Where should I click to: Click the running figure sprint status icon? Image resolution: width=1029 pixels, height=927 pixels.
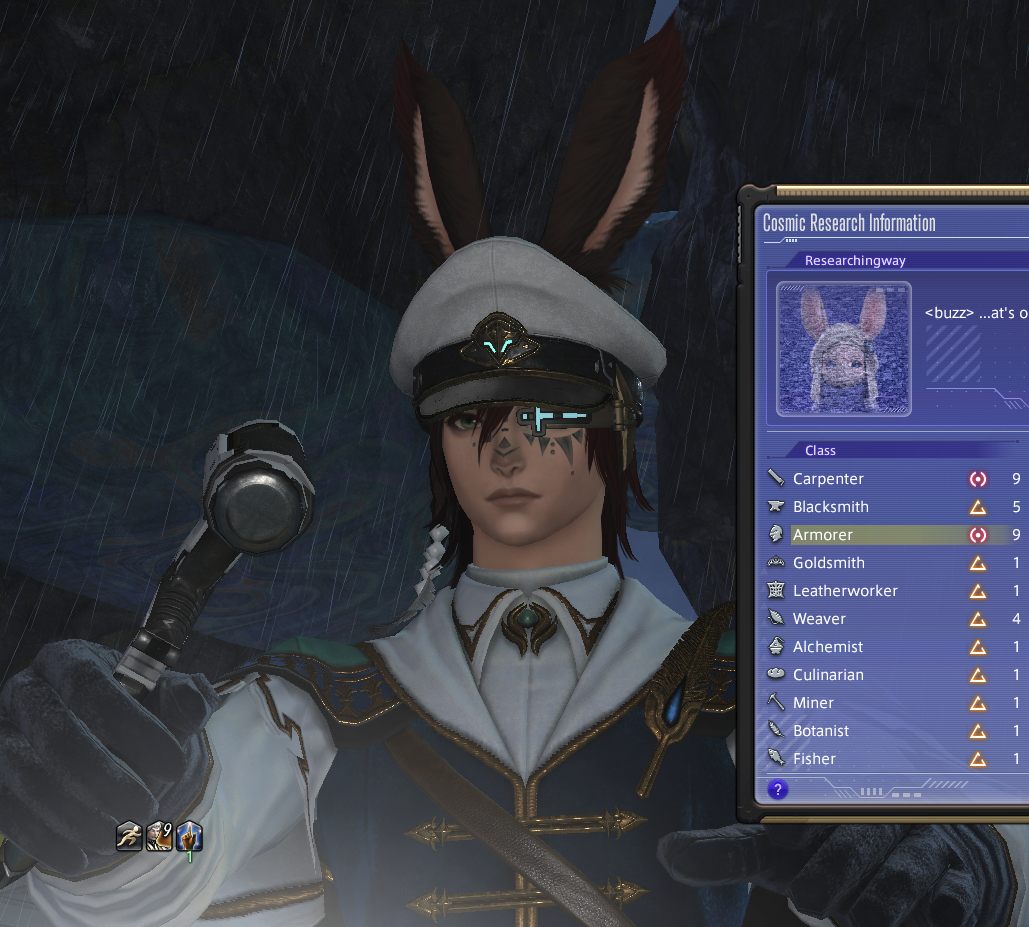tap(129, 835)
